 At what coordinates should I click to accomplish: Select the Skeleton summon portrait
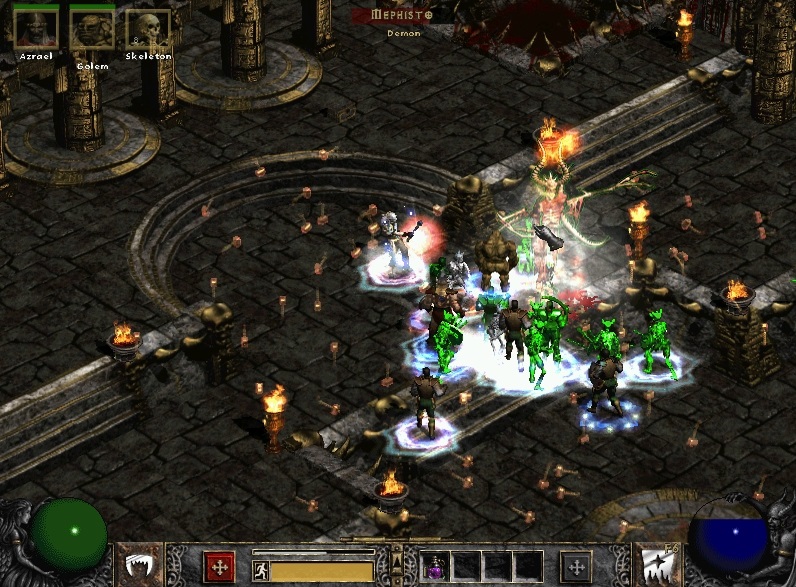pyautogui.click(x=148, y=29)
